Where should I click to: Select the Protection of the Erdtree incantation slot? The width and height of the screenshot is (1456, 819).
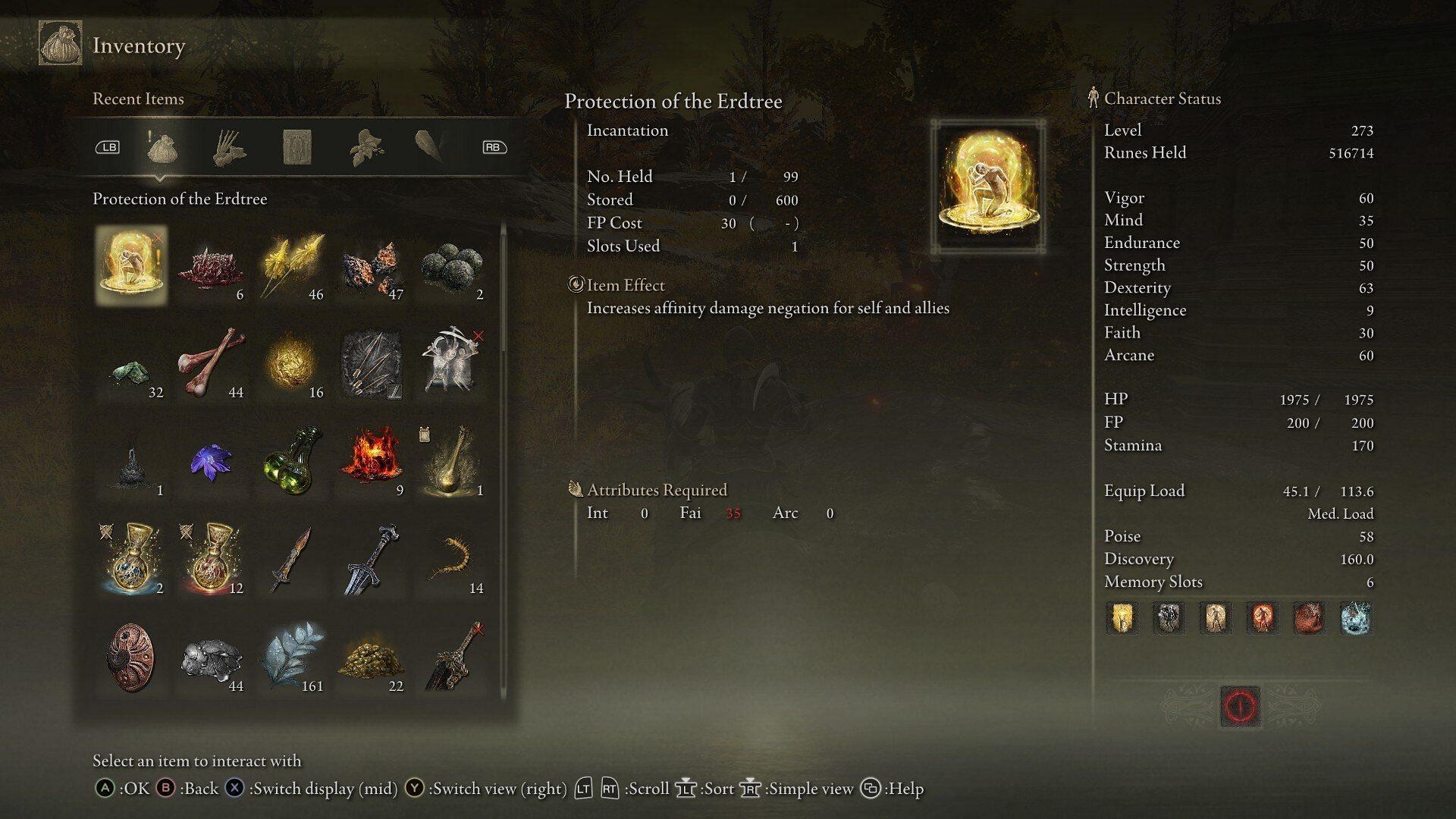click(131, 265)
